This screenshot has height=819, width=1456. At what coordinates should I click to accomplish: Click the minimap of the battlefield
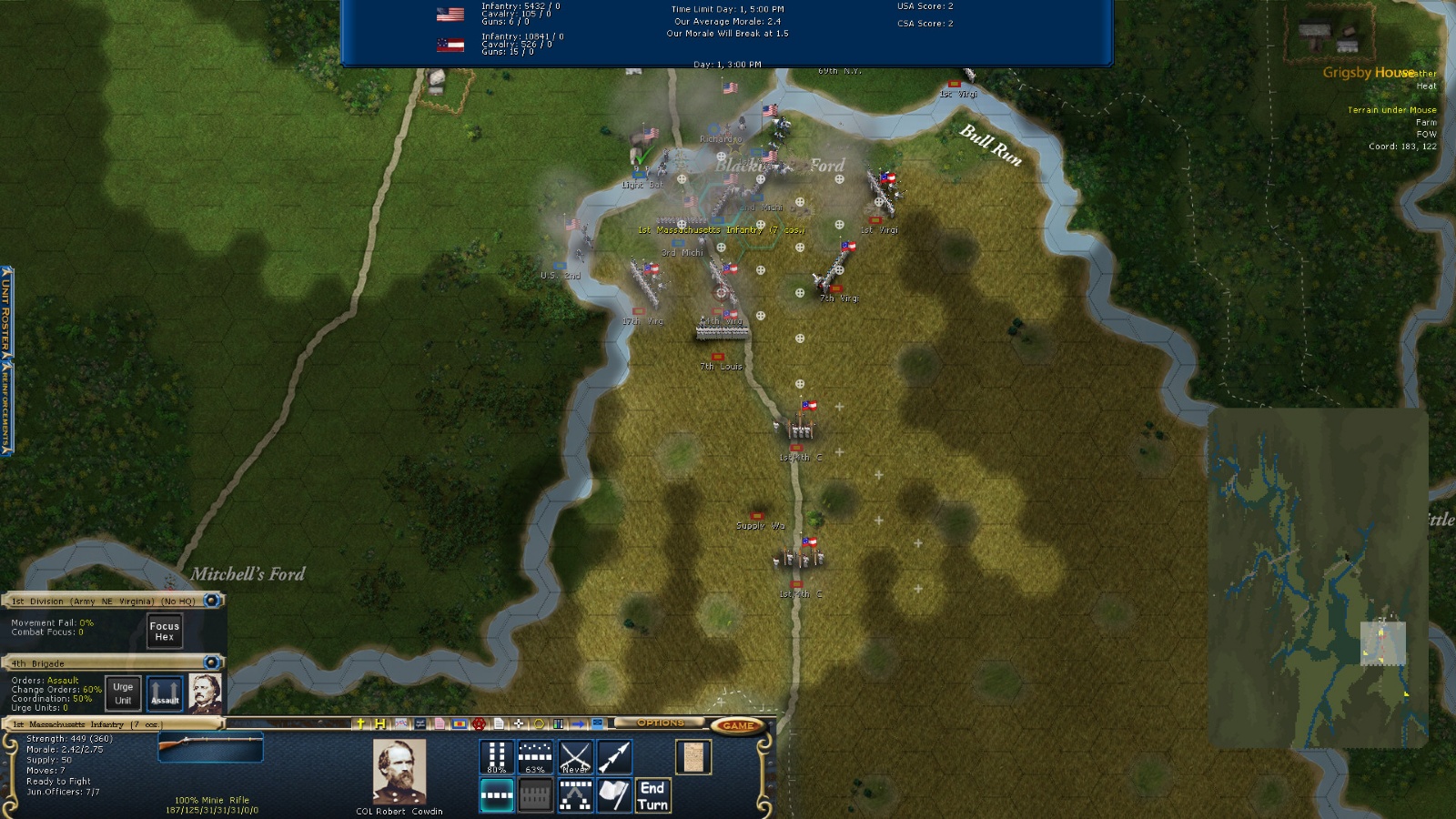[1318, 580]
